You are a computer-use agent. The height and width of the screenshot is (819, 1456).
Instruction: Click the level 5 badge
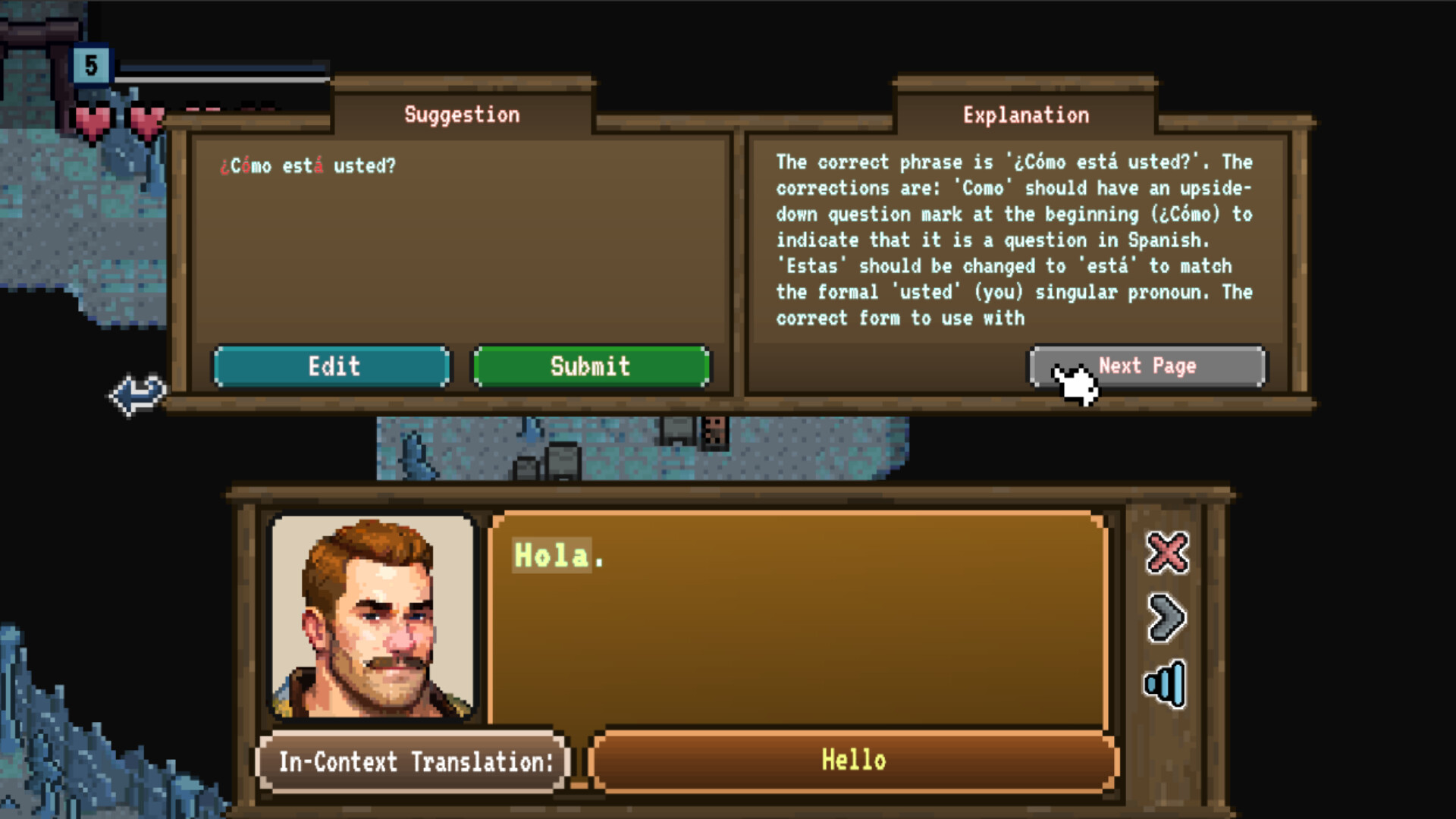93,67
